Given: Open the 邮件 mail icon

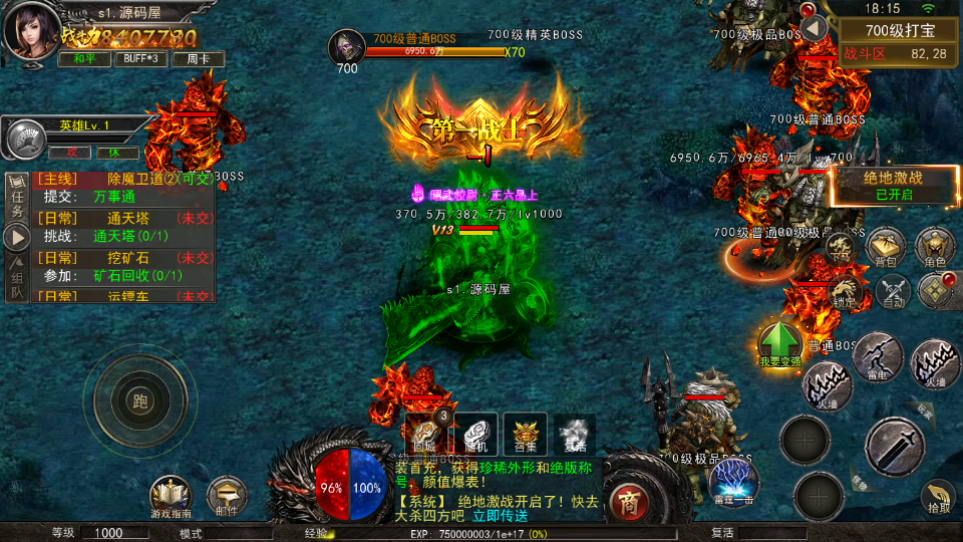Looking at the screenshot, I should [x=227, y=497].
